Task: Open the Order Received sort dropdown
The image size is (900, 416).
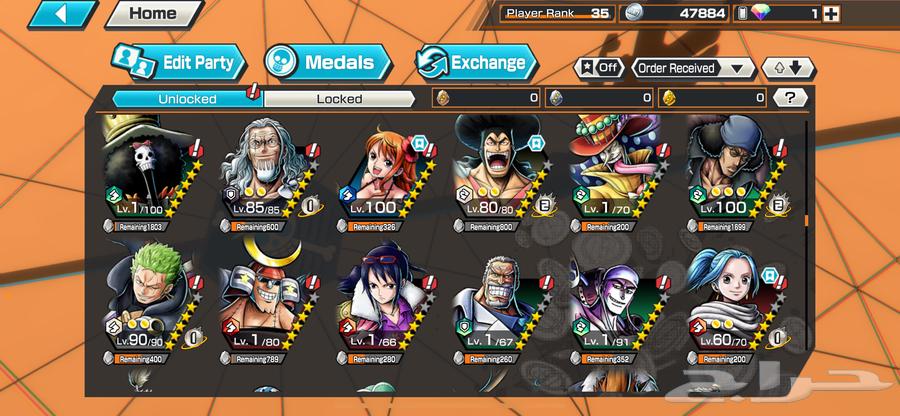Action: click(x=694, y=68)
